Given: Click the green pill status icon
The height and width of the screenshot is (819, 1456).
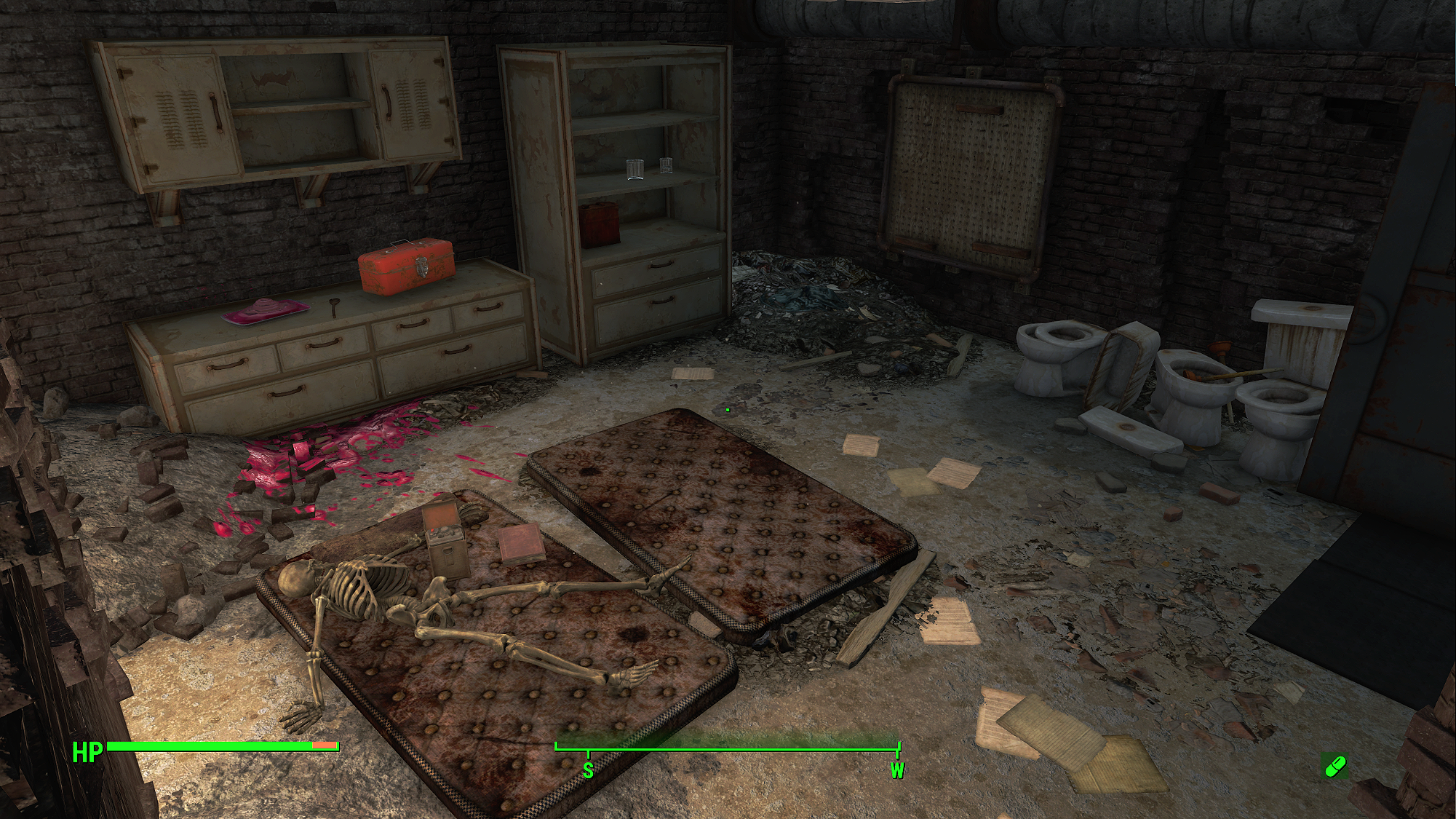Looking at the screenshot, I should pos(1335,766).
